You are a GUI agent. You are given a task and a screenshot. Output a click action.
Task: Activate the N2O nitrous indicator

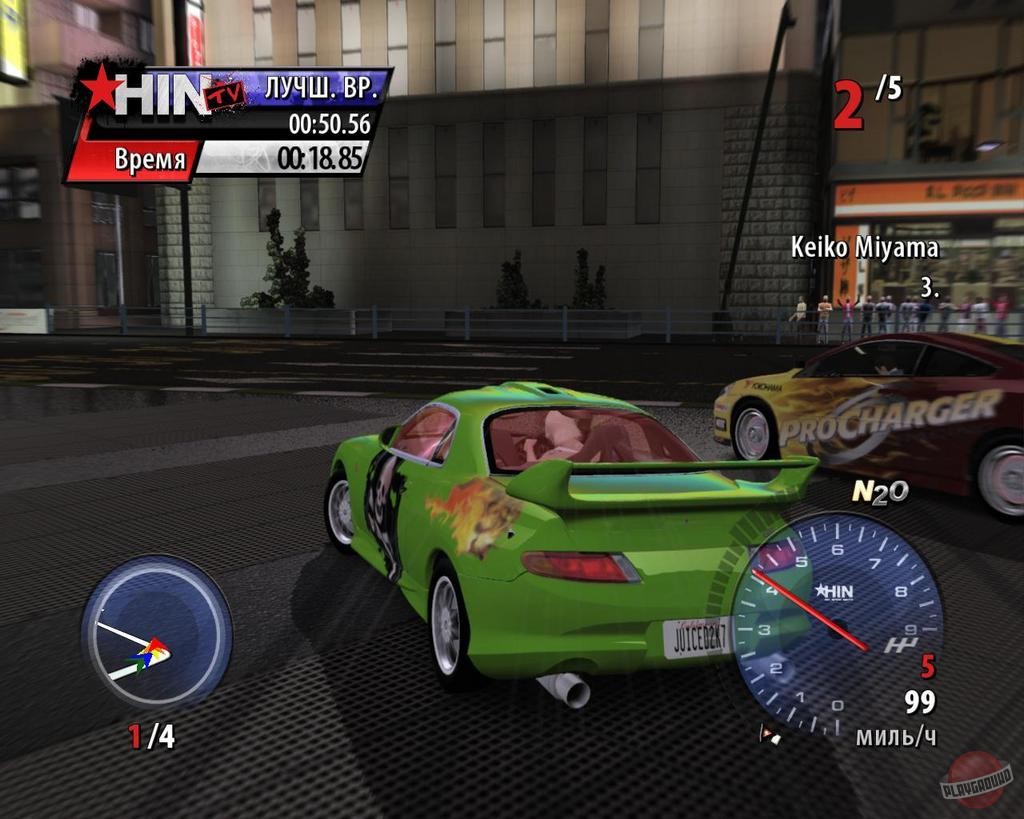click(879, 492)
